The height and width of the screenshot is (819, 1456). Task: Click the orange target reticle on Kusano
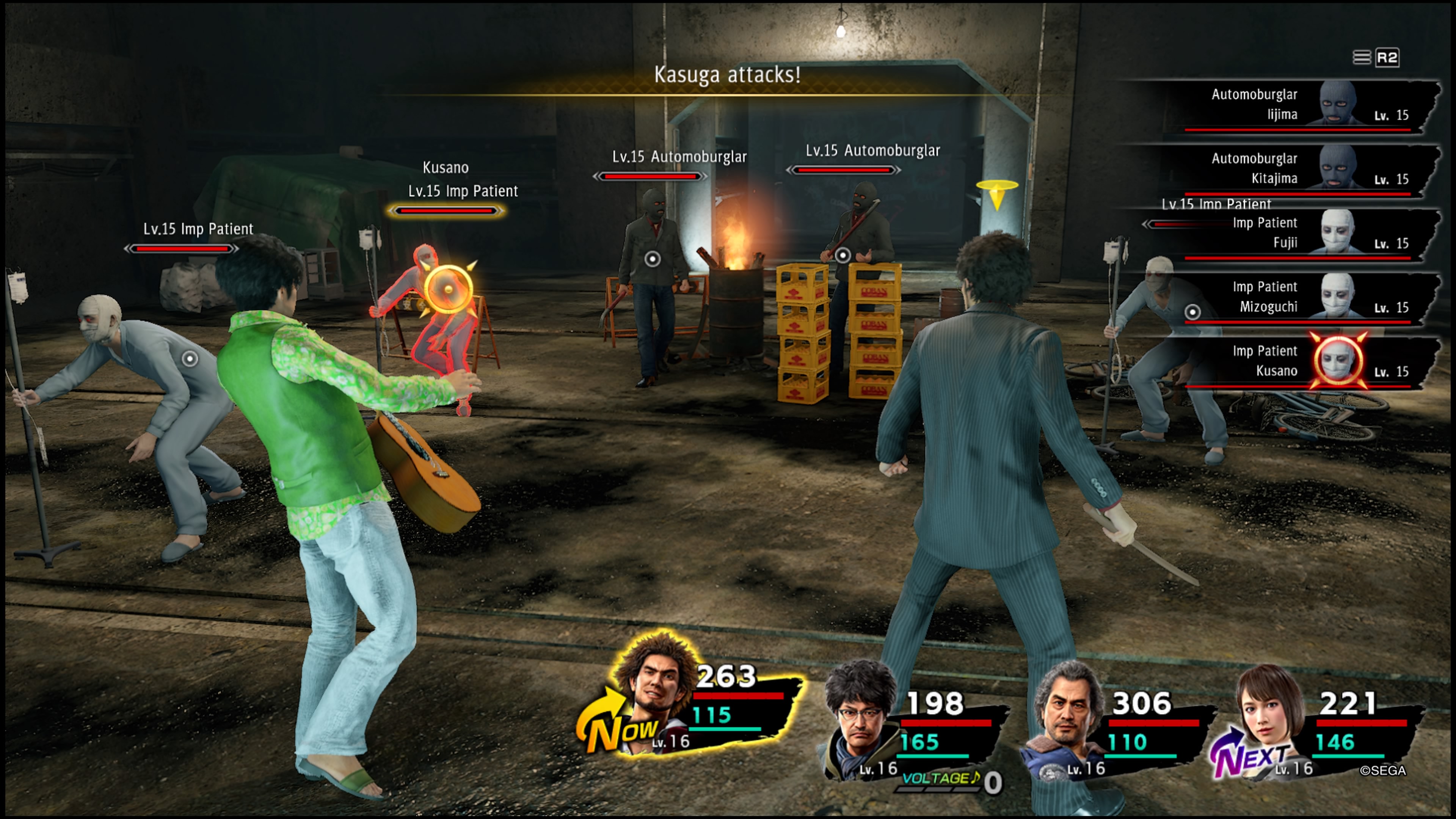(448, 289)
